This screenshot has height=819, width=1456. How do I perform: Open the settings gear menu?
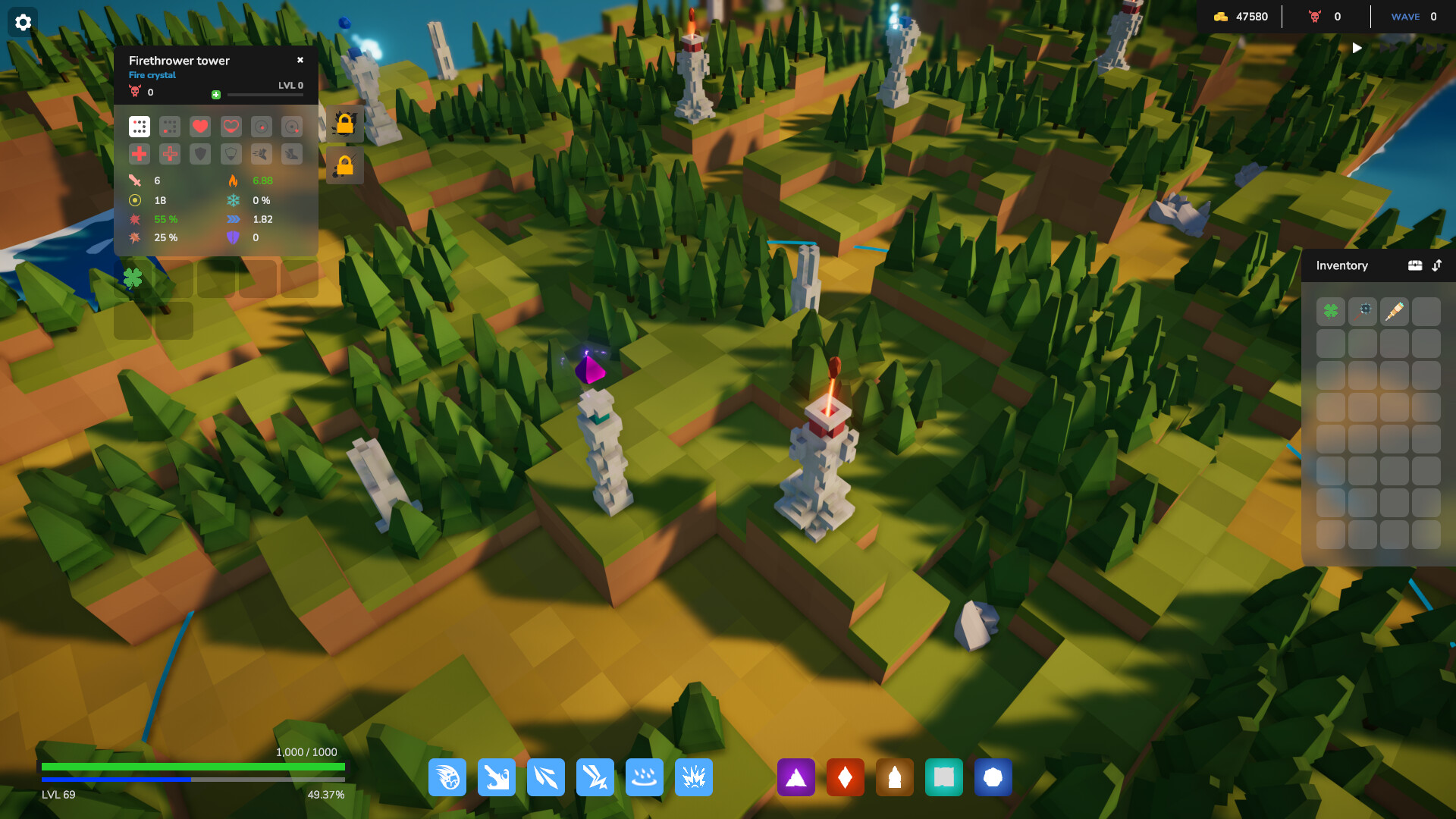point(23,21)
